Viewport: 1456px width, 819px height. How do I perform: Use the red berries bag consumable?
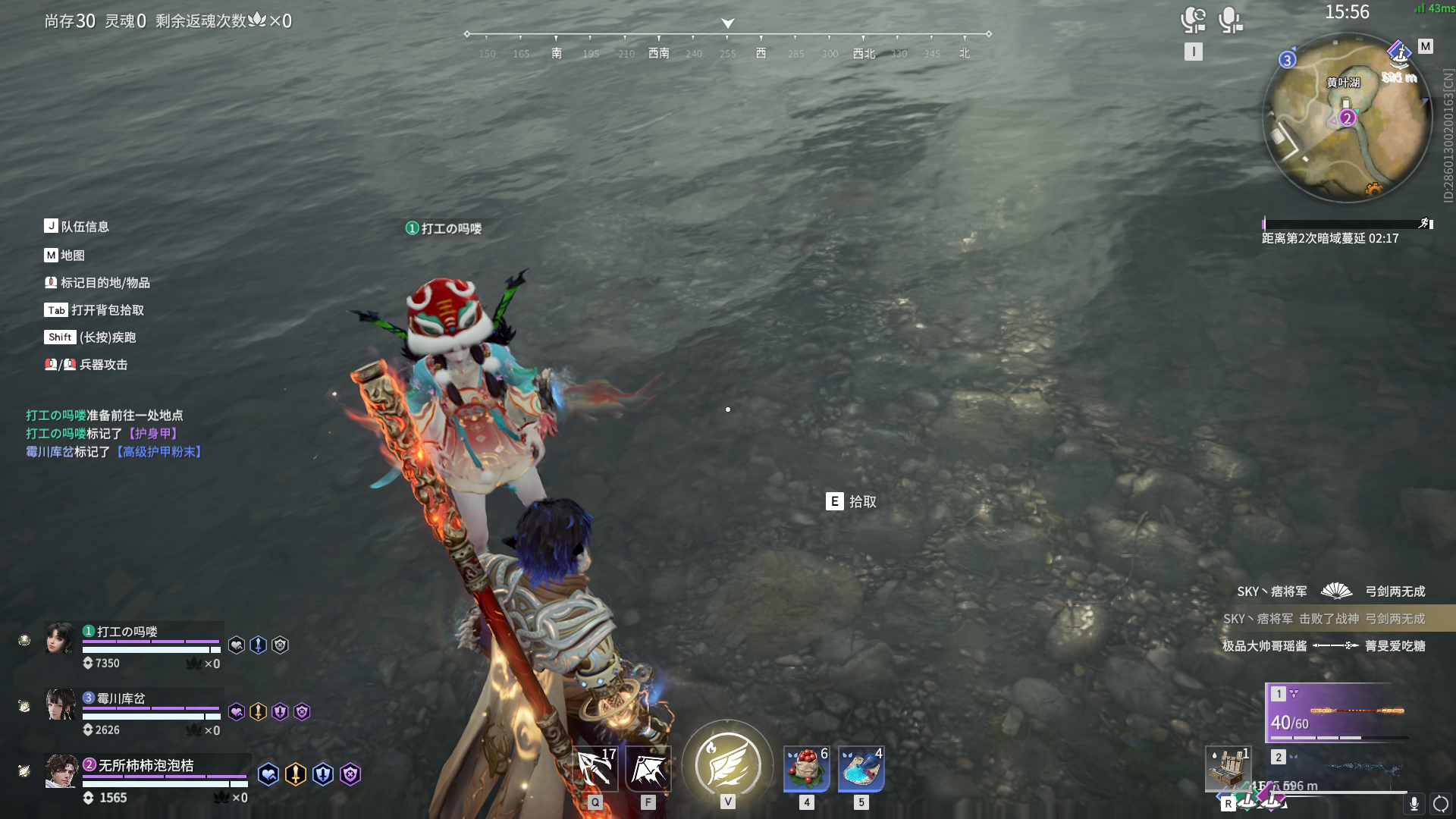(x=806, y=768)
